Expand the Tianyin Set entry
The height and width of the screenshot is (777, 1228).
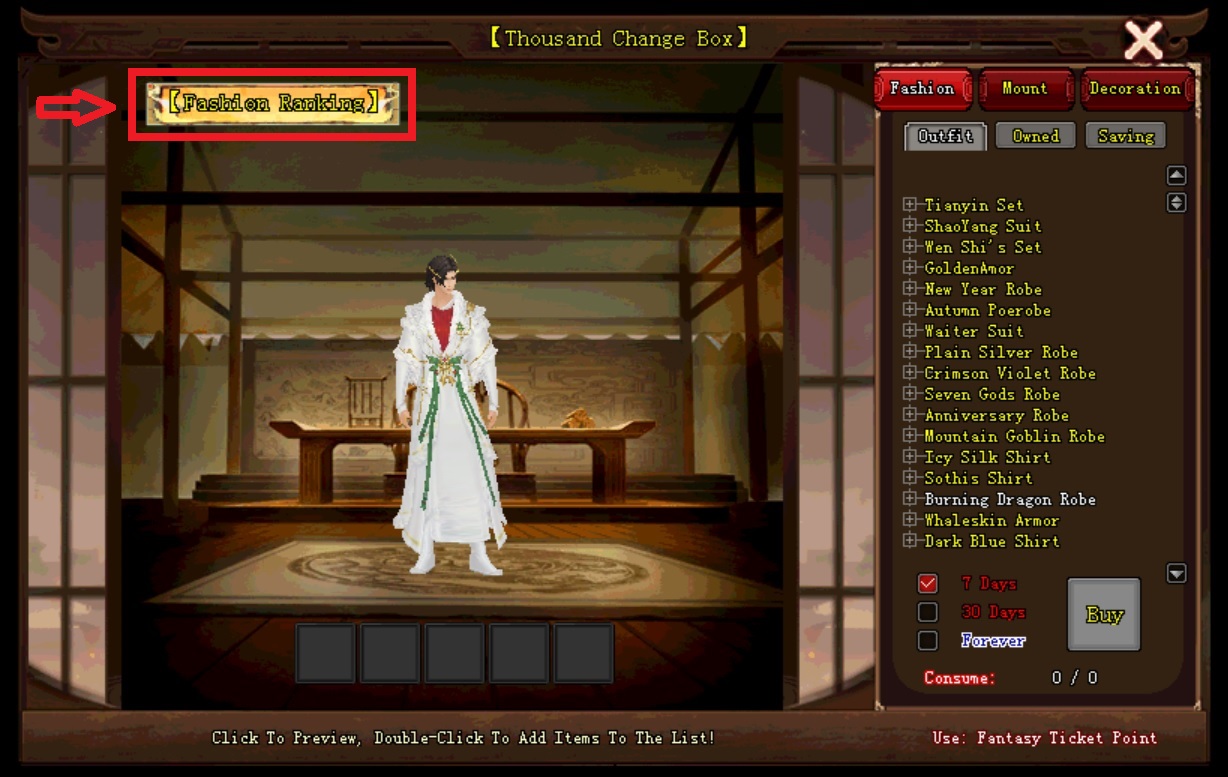910,205
